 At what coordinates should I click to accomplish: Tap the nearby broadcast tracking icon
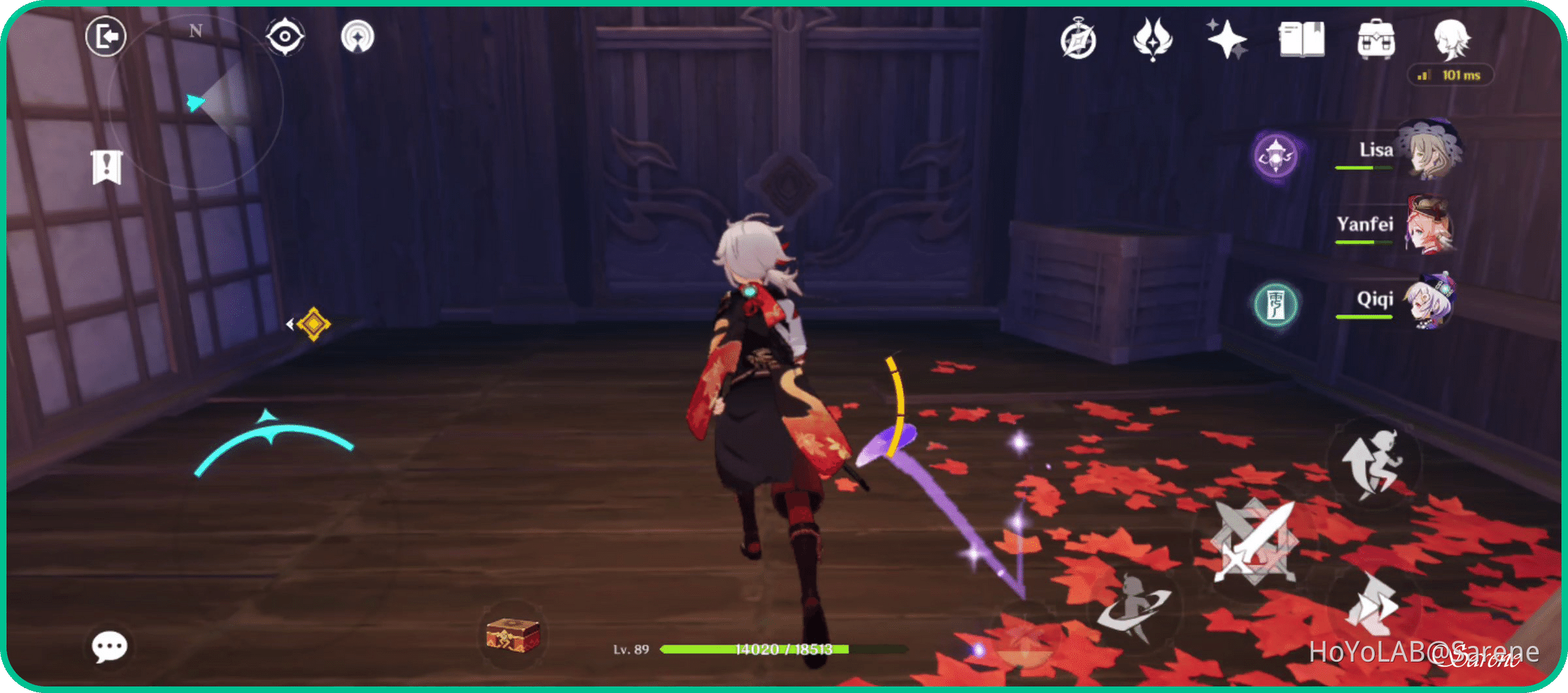359,36
